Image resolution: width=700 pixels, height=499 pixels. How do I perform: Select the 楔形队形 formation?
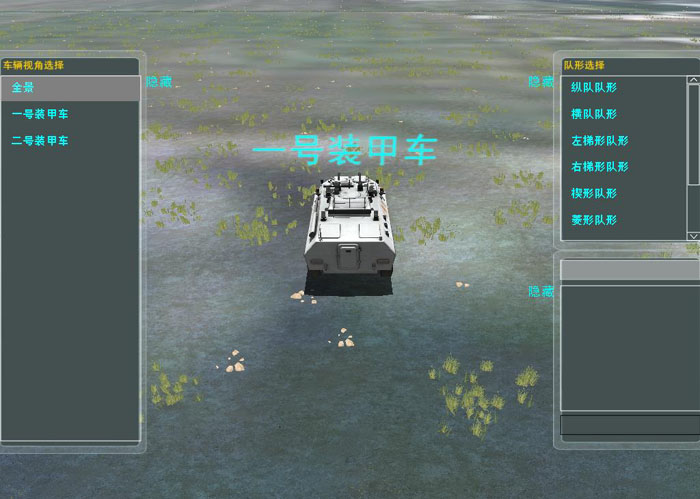594,193
